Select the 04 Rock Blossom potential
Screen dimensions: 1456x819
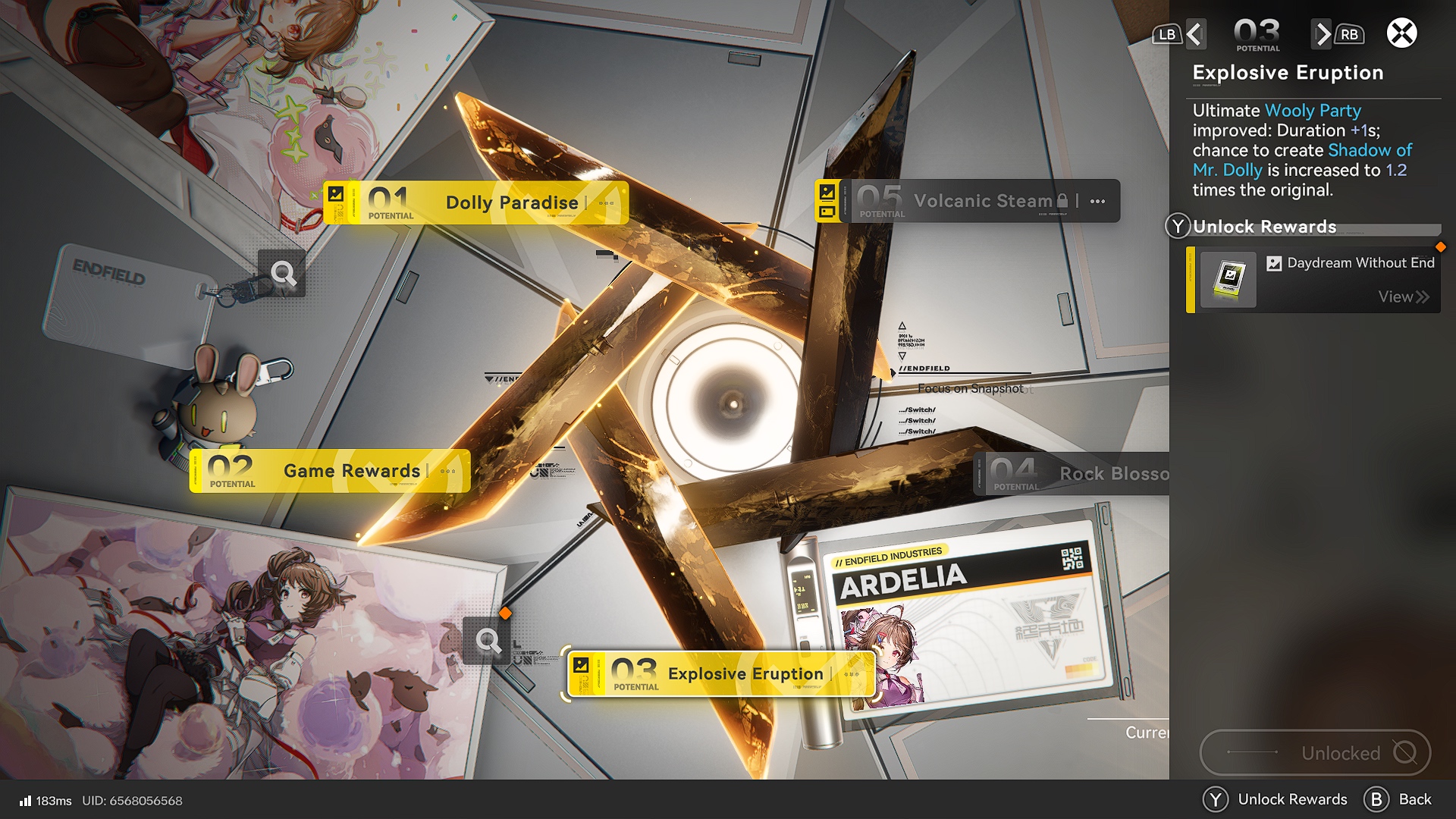(1071, 474)
